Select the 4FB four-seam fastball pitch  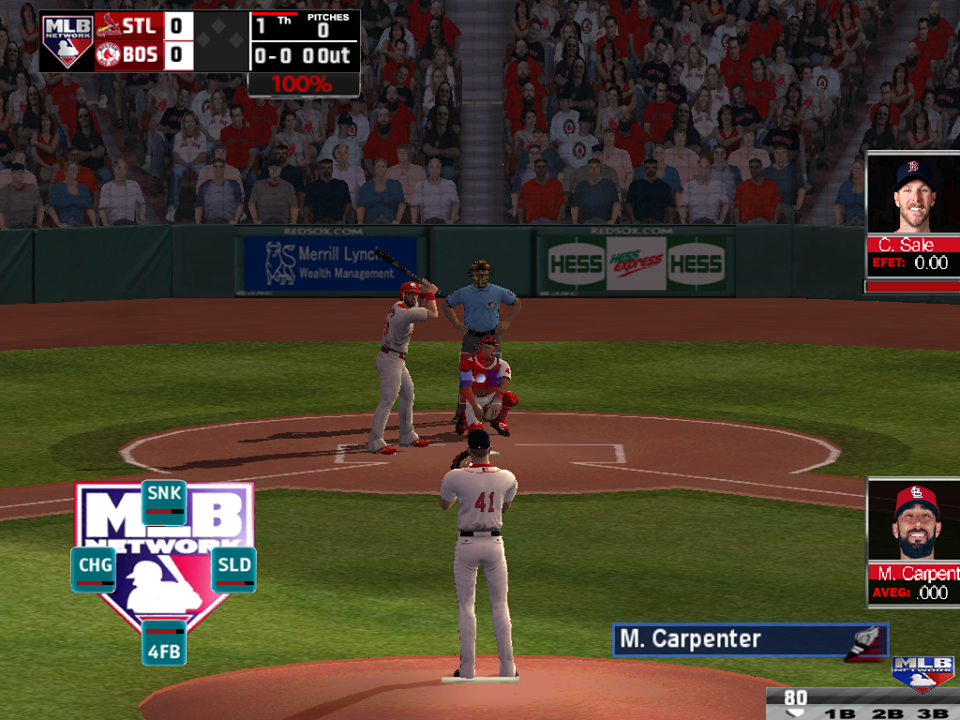point(163,641)
